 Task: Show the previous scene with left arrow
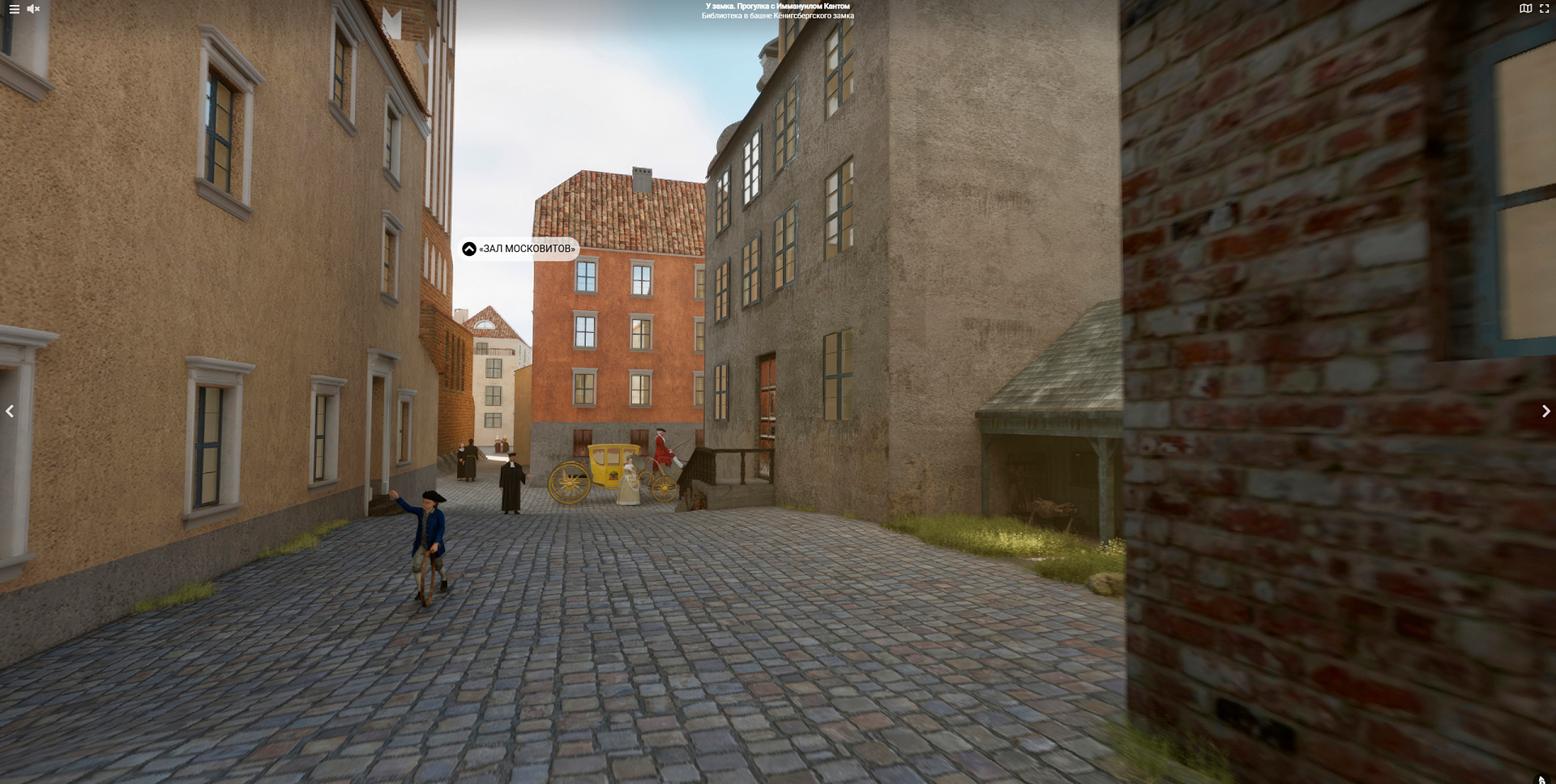pos(10,411)
